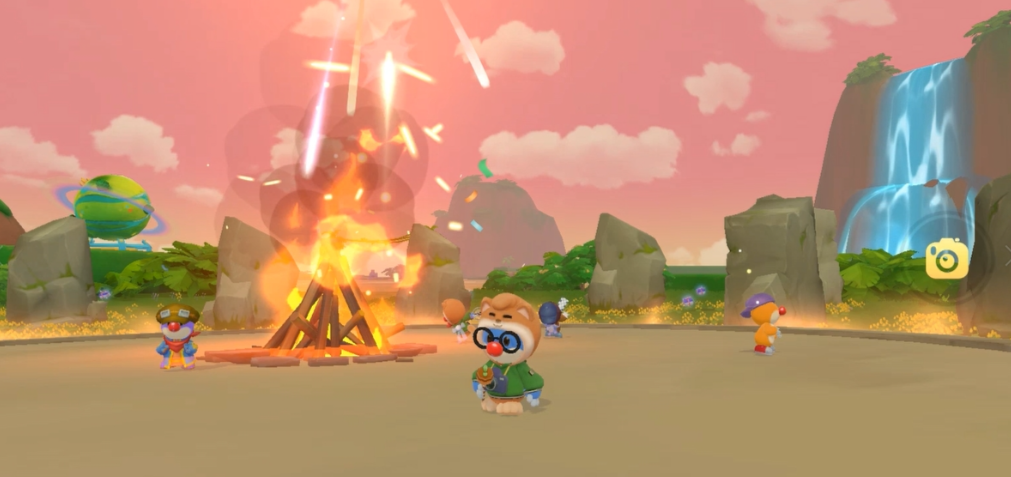Tap the yellow camera screenshot button
Image resolution: width=1011 pixels, height=477 pixels.
946,259
